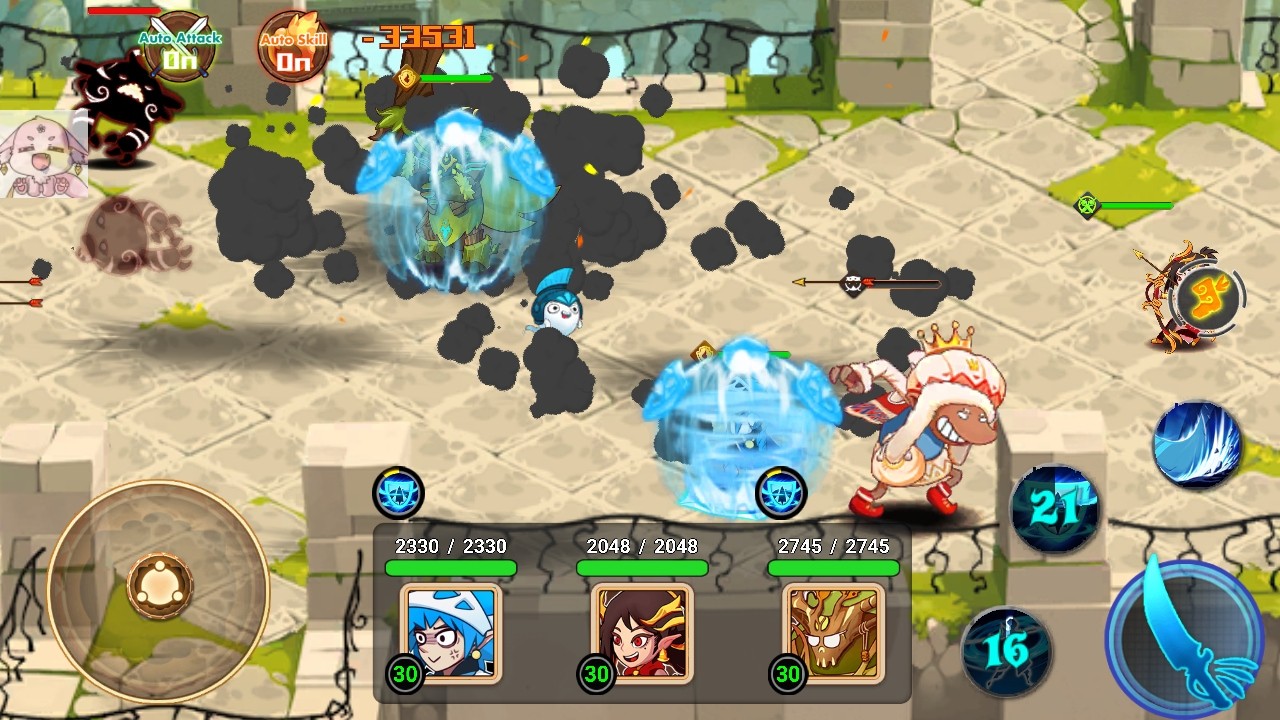1280x720 pixels.
Task: Open the pink character portrait in the top-left corner
Action: coord(44,155)
